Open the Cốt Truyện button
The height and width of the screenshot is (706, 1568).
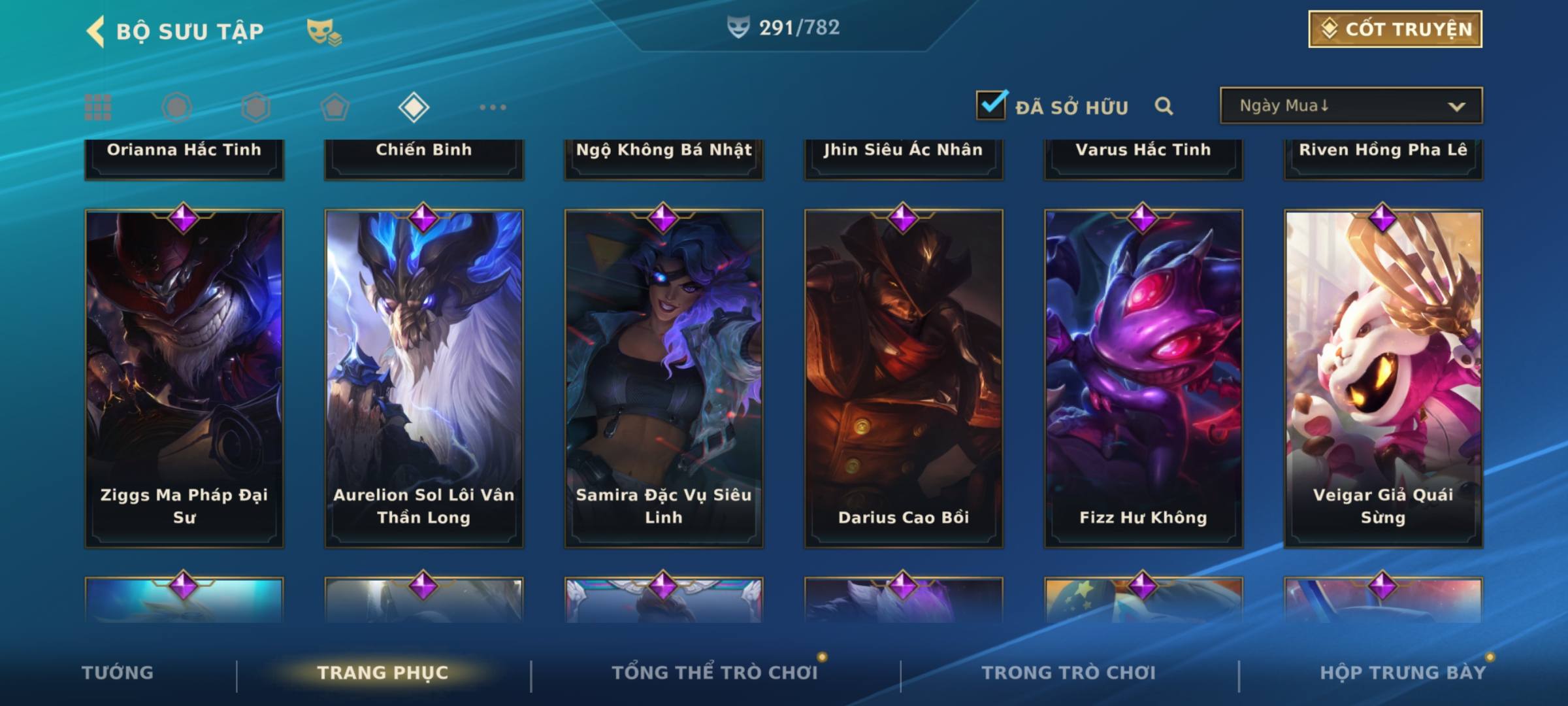coord(1395,29)
